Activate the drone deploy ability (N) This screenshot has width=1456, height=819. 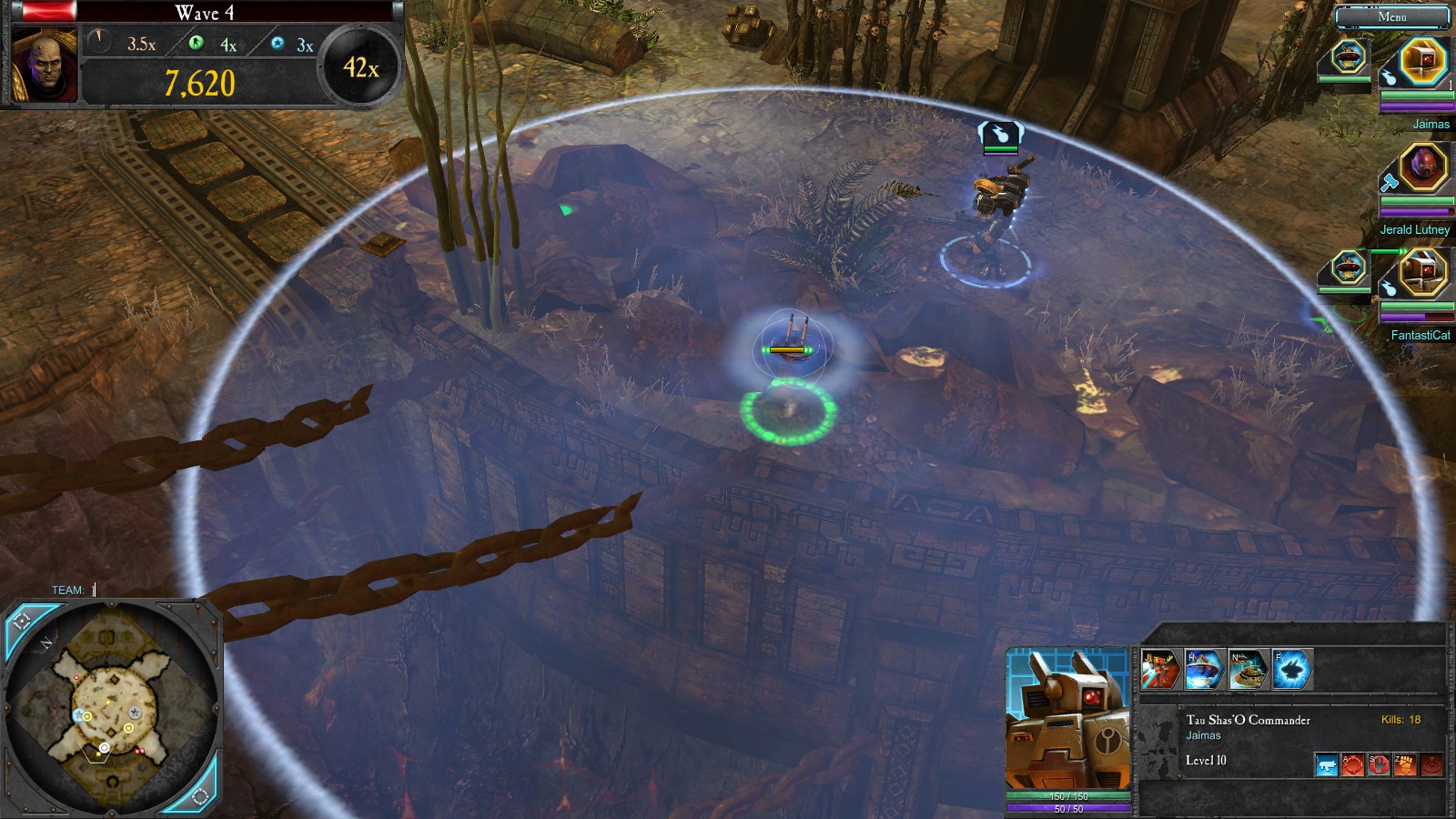[x=1248, y=670]
